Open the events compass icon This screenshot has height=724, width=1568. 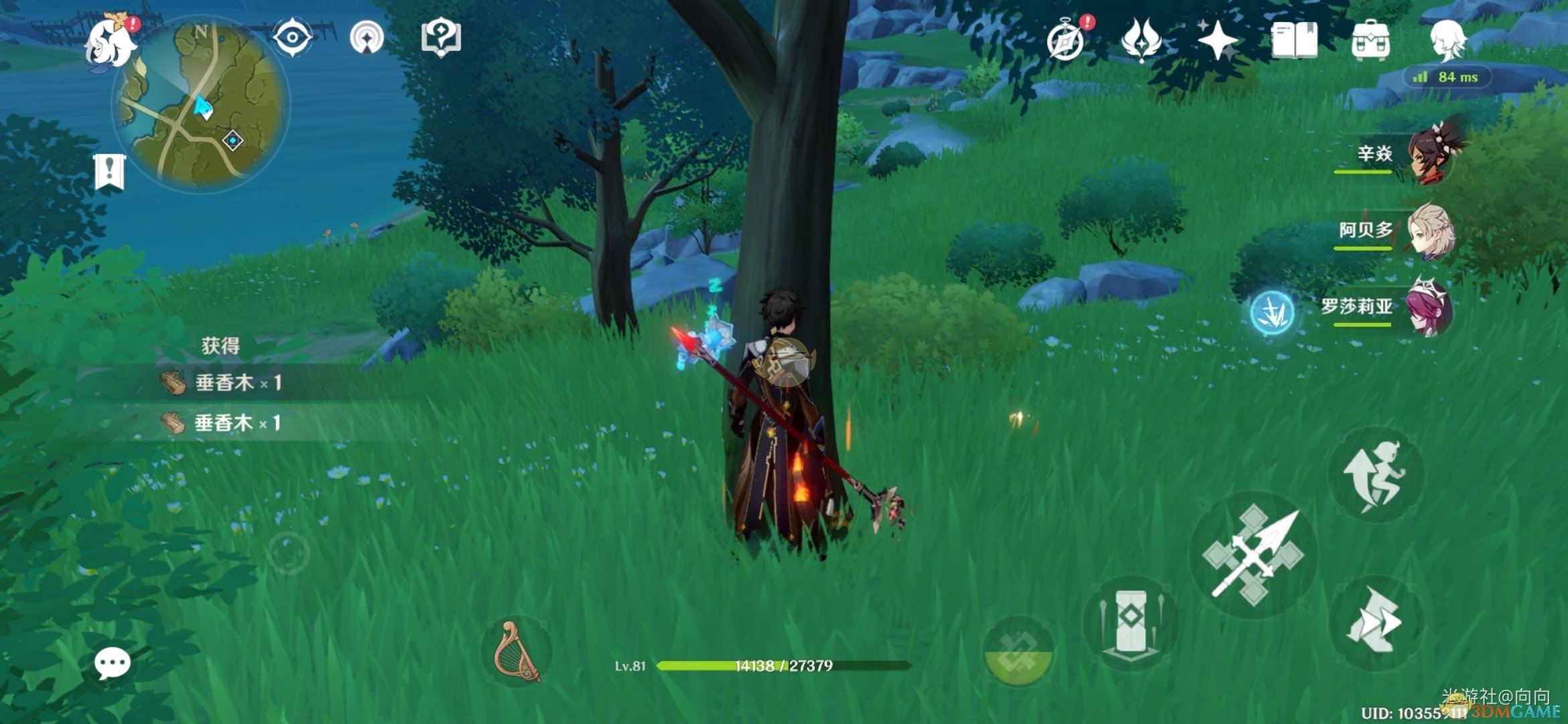(1066, 40)
